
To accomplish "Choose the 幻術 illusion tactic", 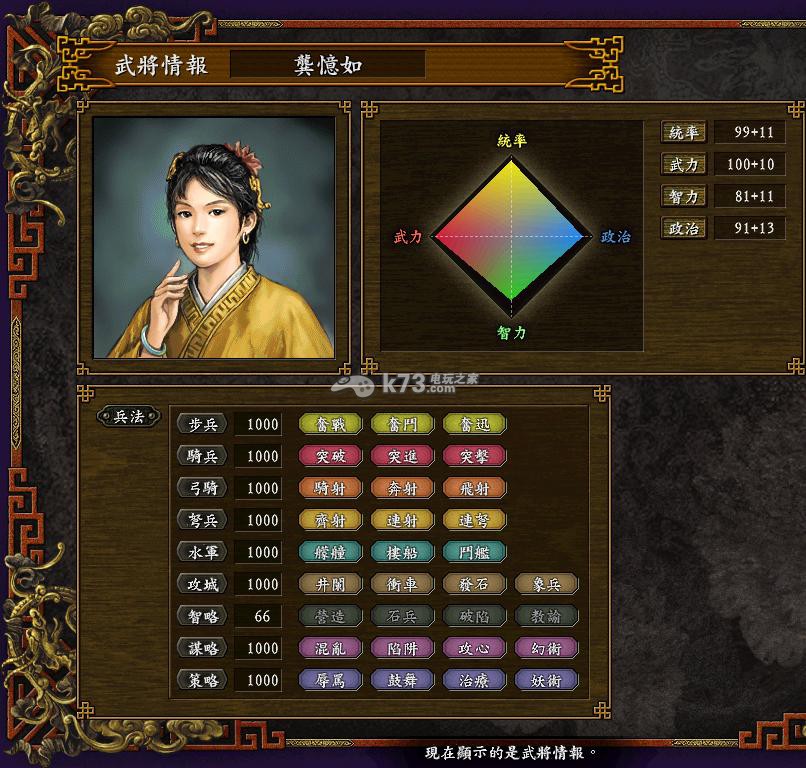I will point(546,648).
